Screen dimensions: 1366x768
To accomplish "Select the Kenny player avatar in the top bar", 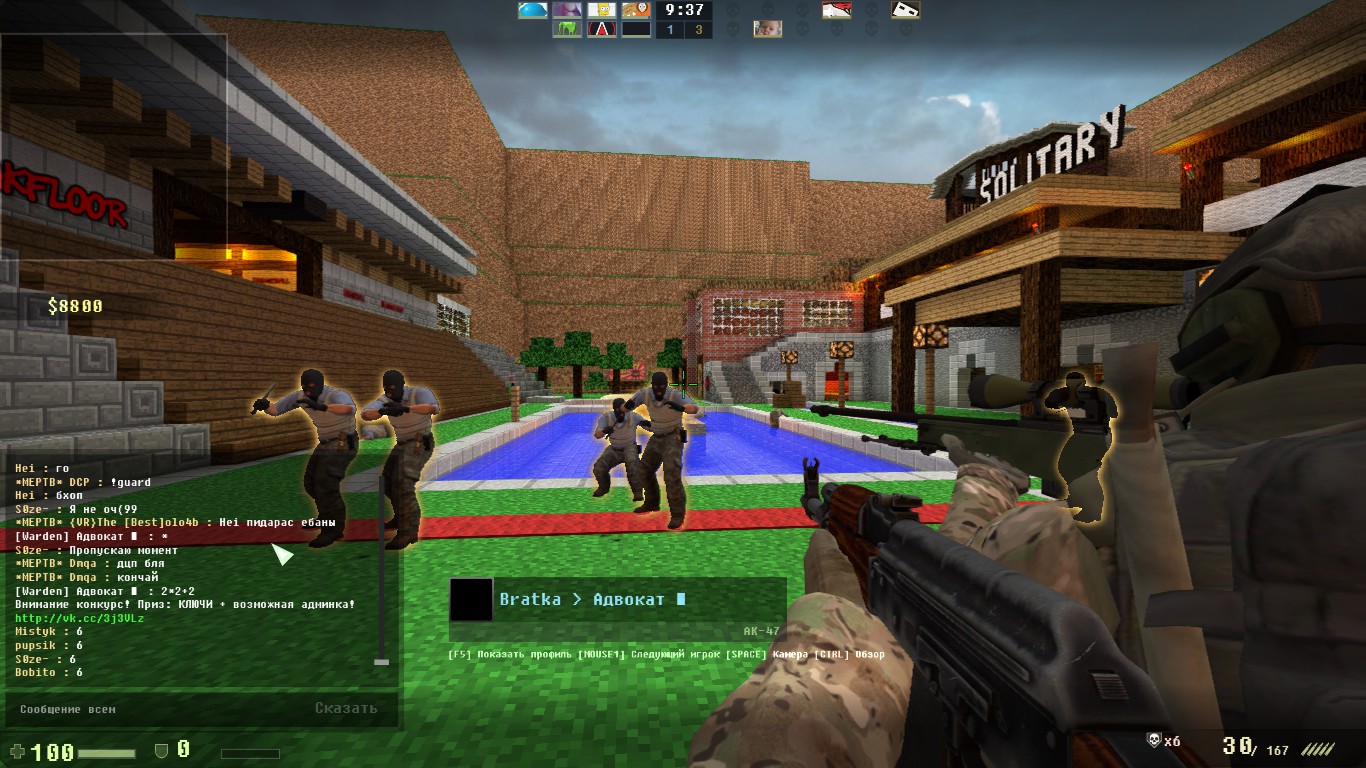I will point(636,10).
